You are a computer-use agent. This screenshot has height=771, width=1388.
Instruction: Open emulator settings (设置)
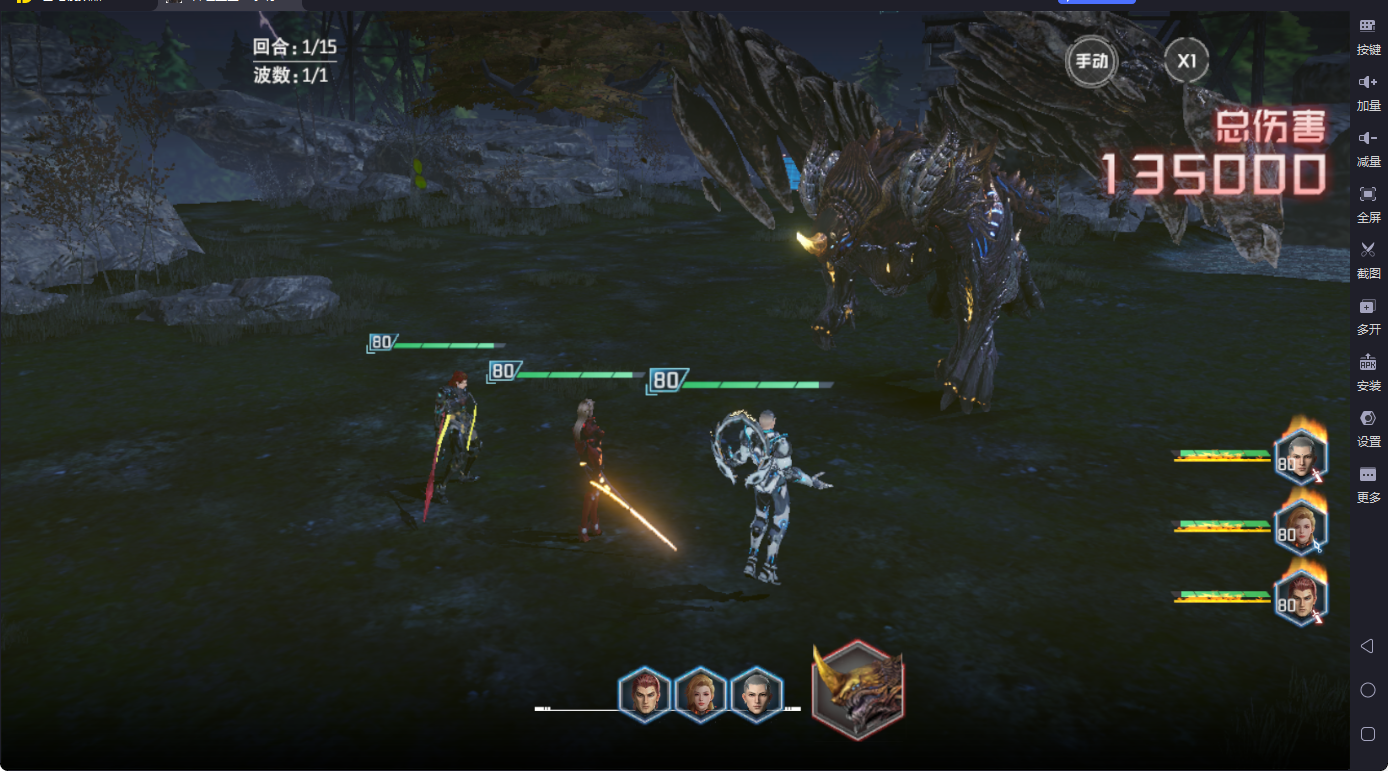point(1367,425)
